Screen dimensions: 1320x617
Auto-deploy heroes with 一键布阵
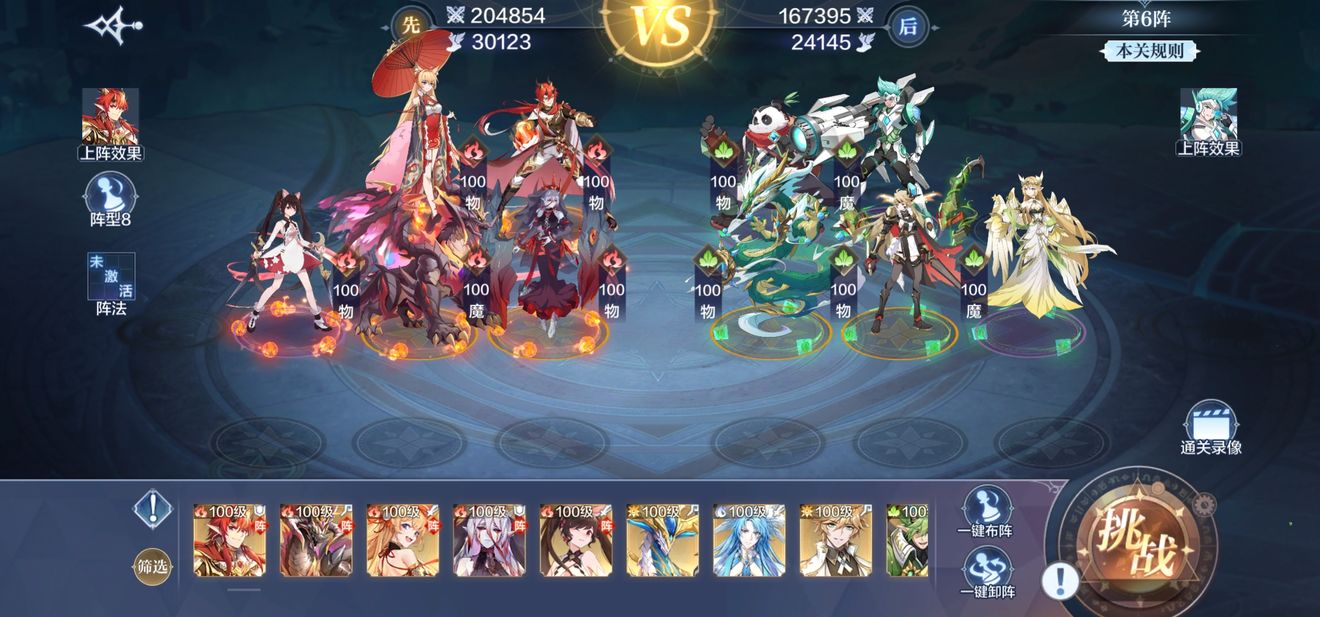click(x=985, y=511)
